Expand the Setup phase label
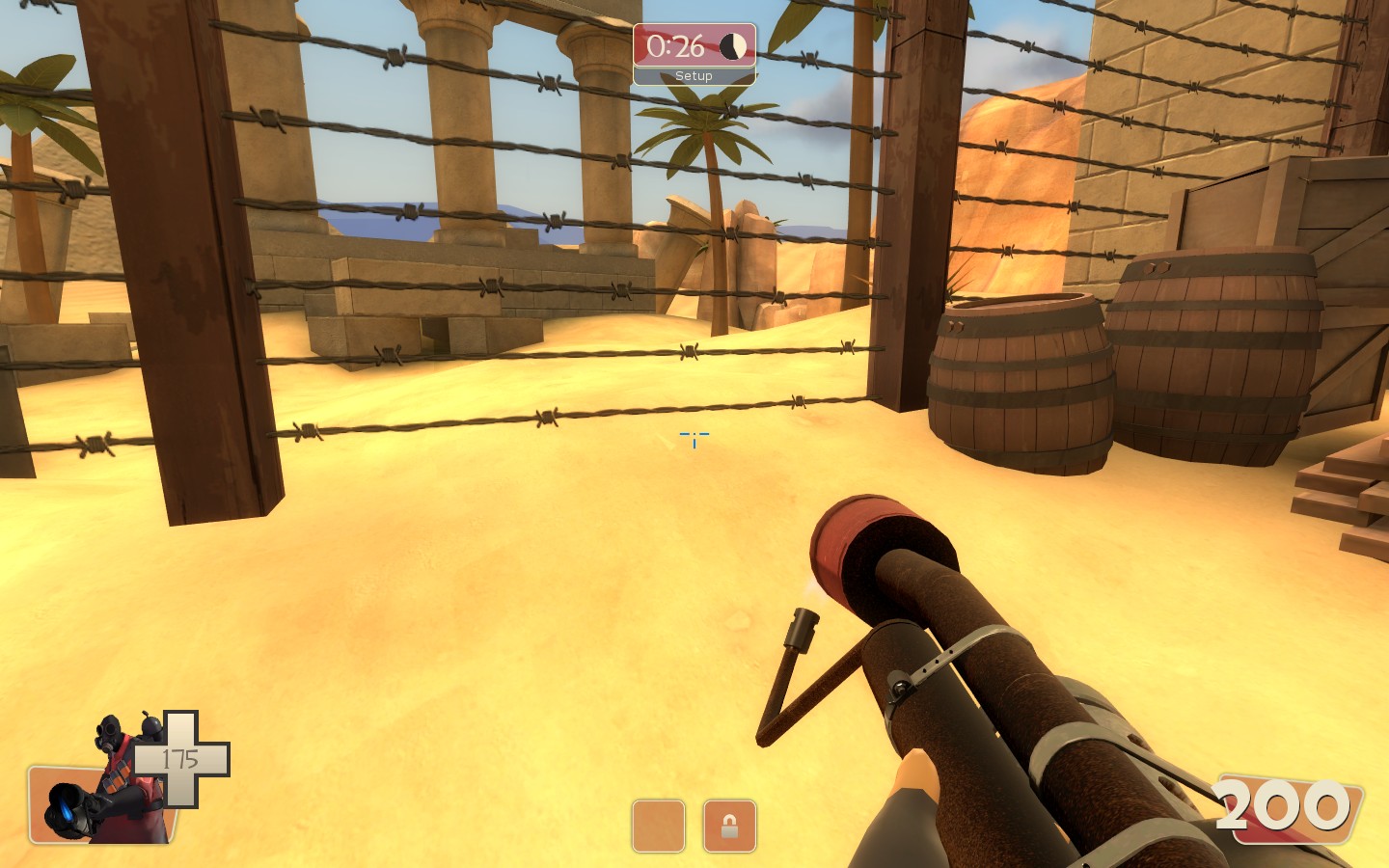The image size is (1389, 868). (693, 74)
